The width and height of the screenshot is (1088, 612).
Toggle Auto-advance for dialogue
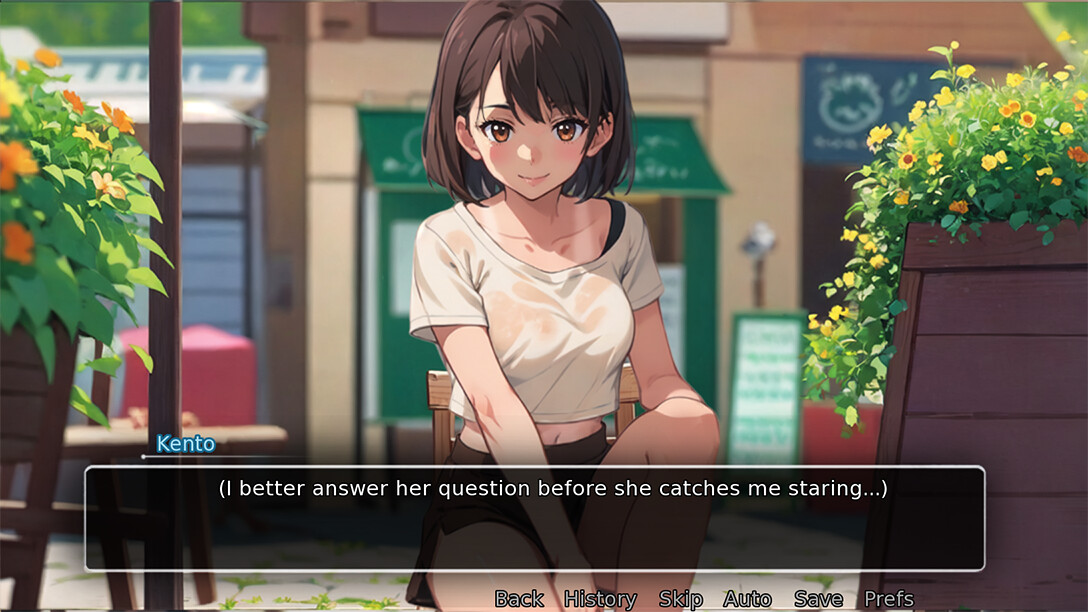point(747,599)
